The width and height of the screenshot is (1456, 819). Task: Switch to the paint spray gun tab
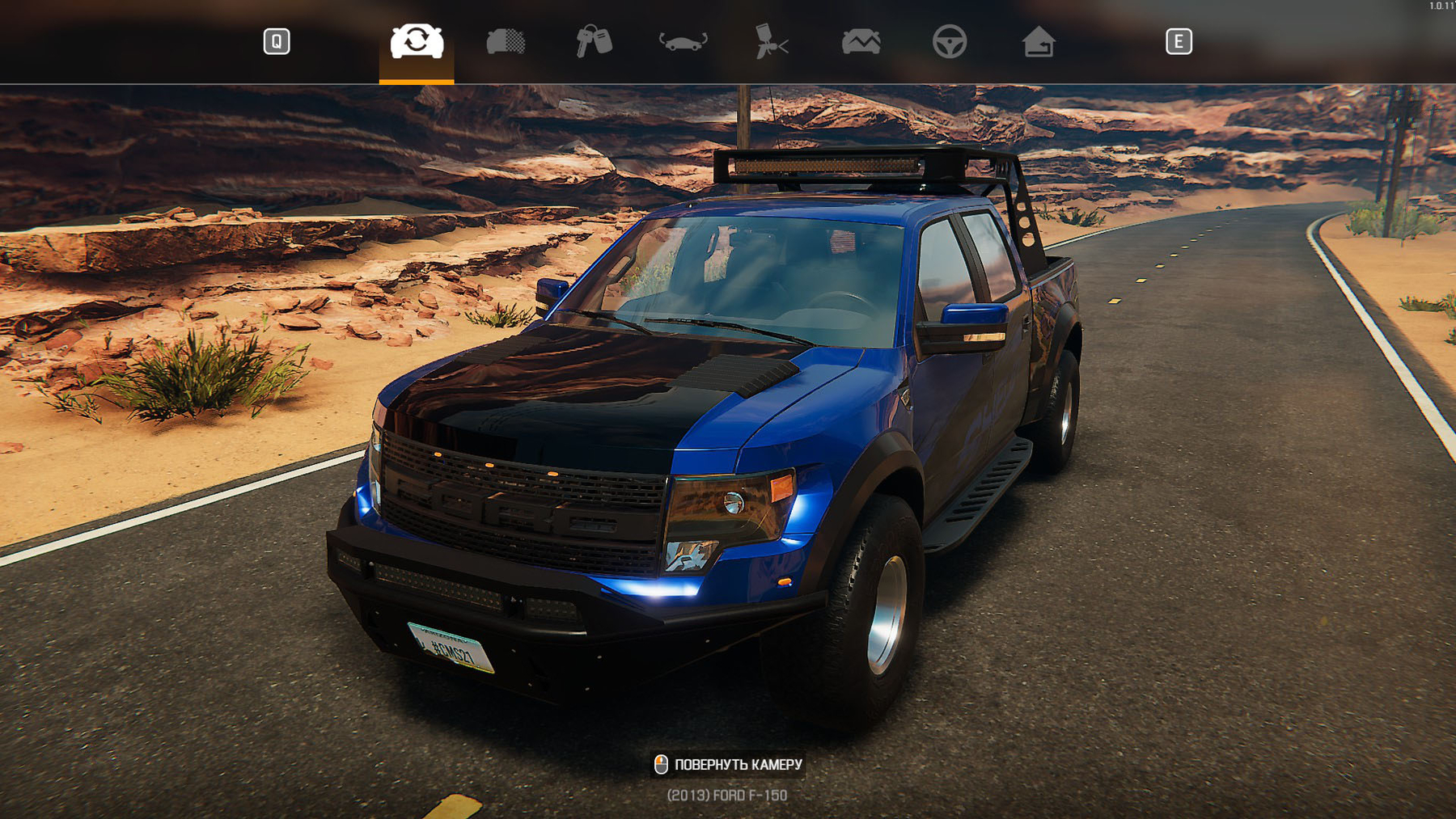point(771,41)
